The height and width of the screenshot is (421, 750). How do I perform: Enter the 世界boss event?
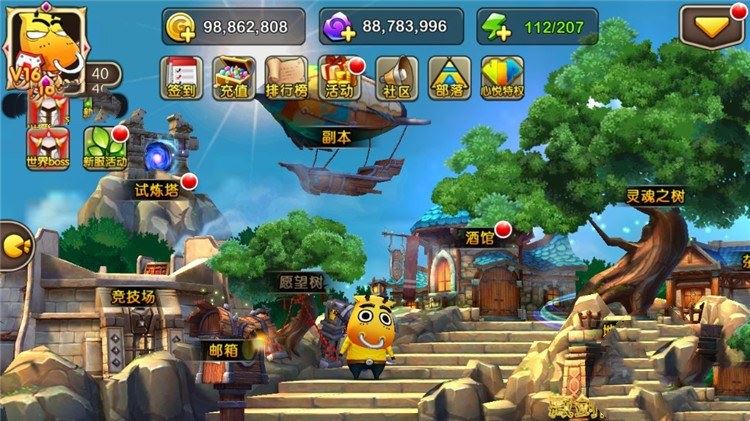click(x=48, y=149)
